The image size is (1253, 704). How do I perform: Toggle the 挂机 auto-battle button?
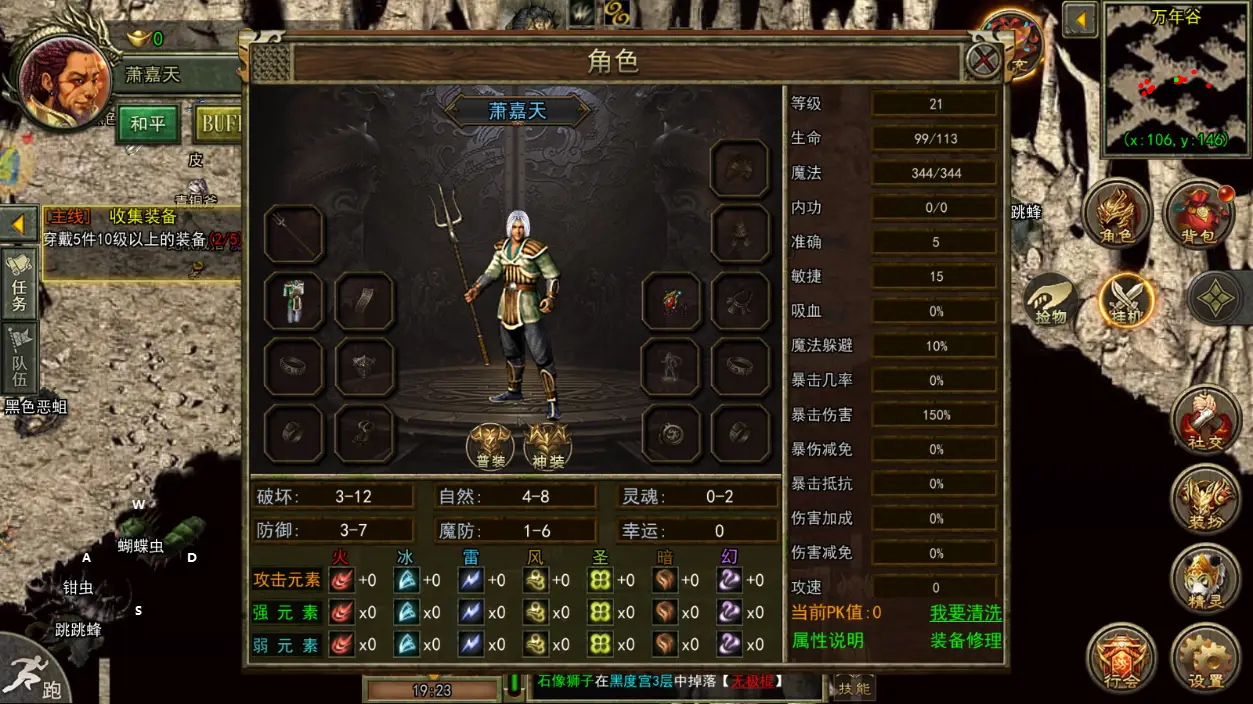click(1127, 300)
